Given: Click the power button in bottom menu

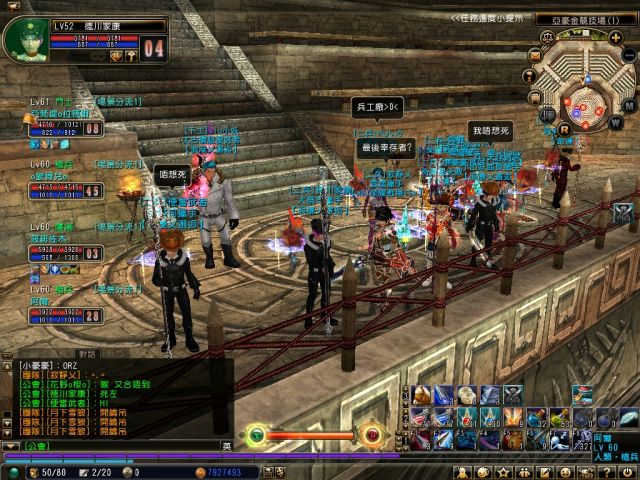Looking at the screenshot, I should pyautogui.click(x=626, y=471).
